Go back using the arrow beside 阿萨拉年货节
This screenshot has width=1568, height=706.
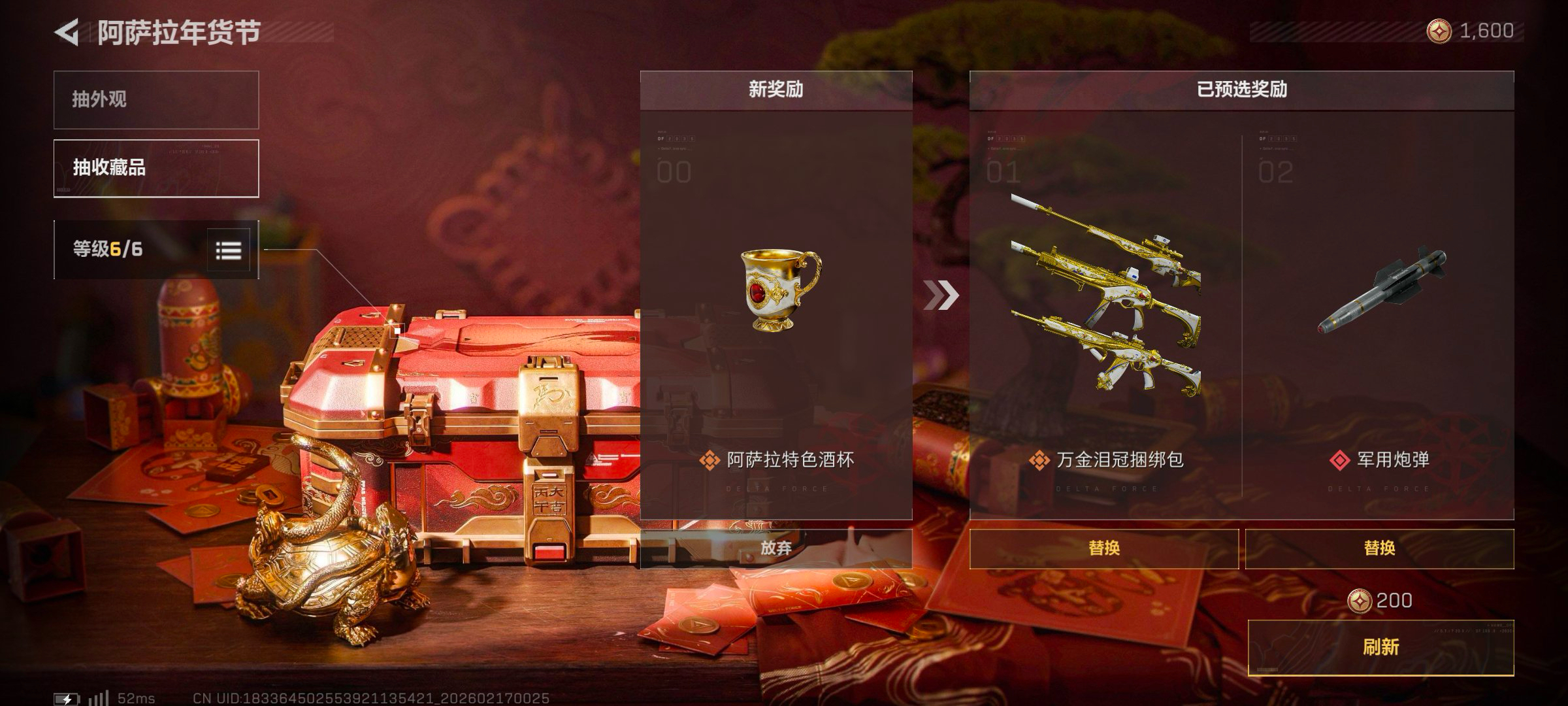pyautogui.click(x=67, y=32)
